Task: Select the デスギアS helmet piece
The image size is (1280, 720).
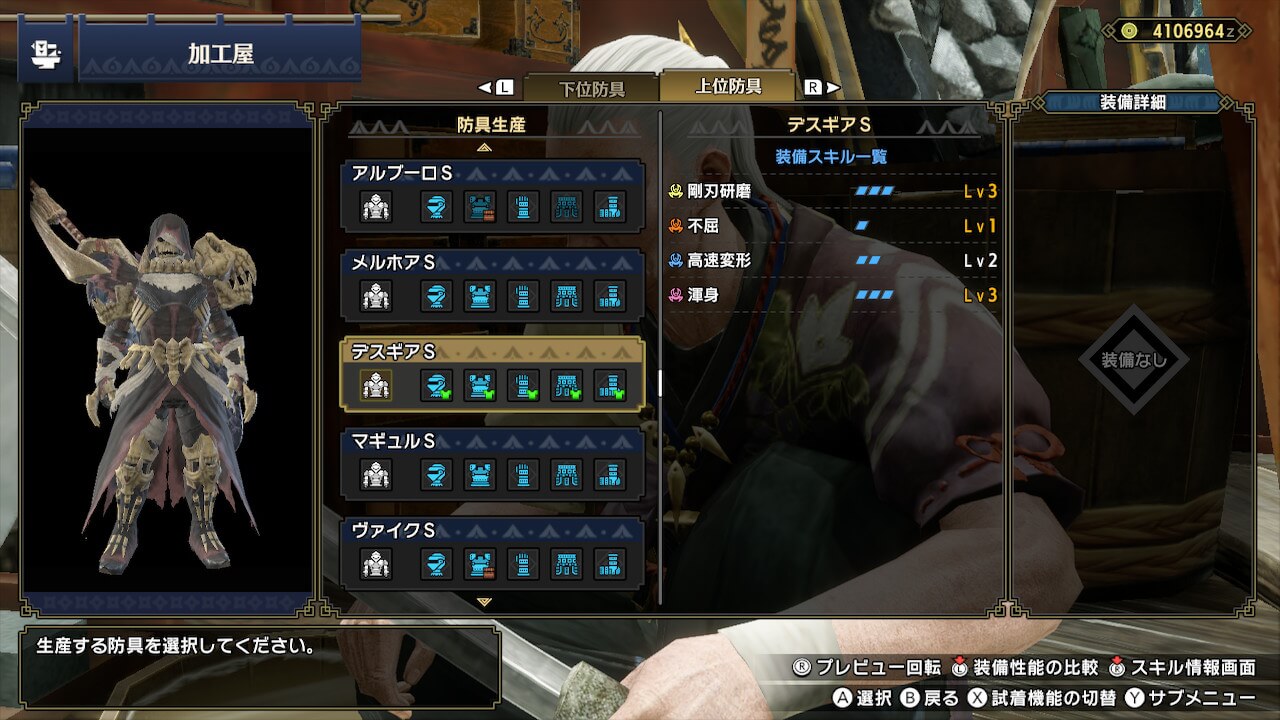Action: point(434,385)
